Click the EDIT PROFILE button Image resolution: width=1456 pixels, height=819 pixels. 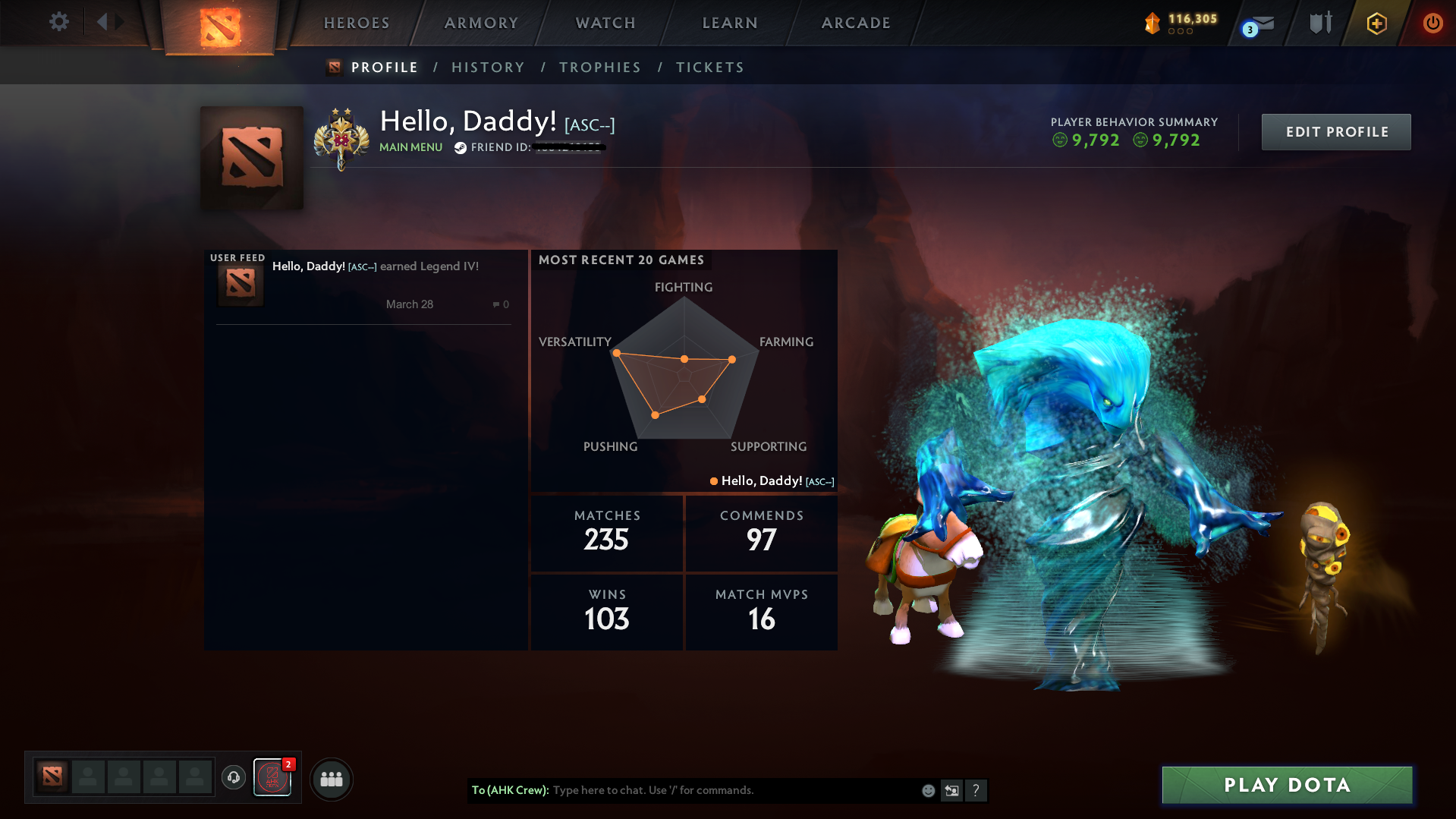(x=1335, y=131)
